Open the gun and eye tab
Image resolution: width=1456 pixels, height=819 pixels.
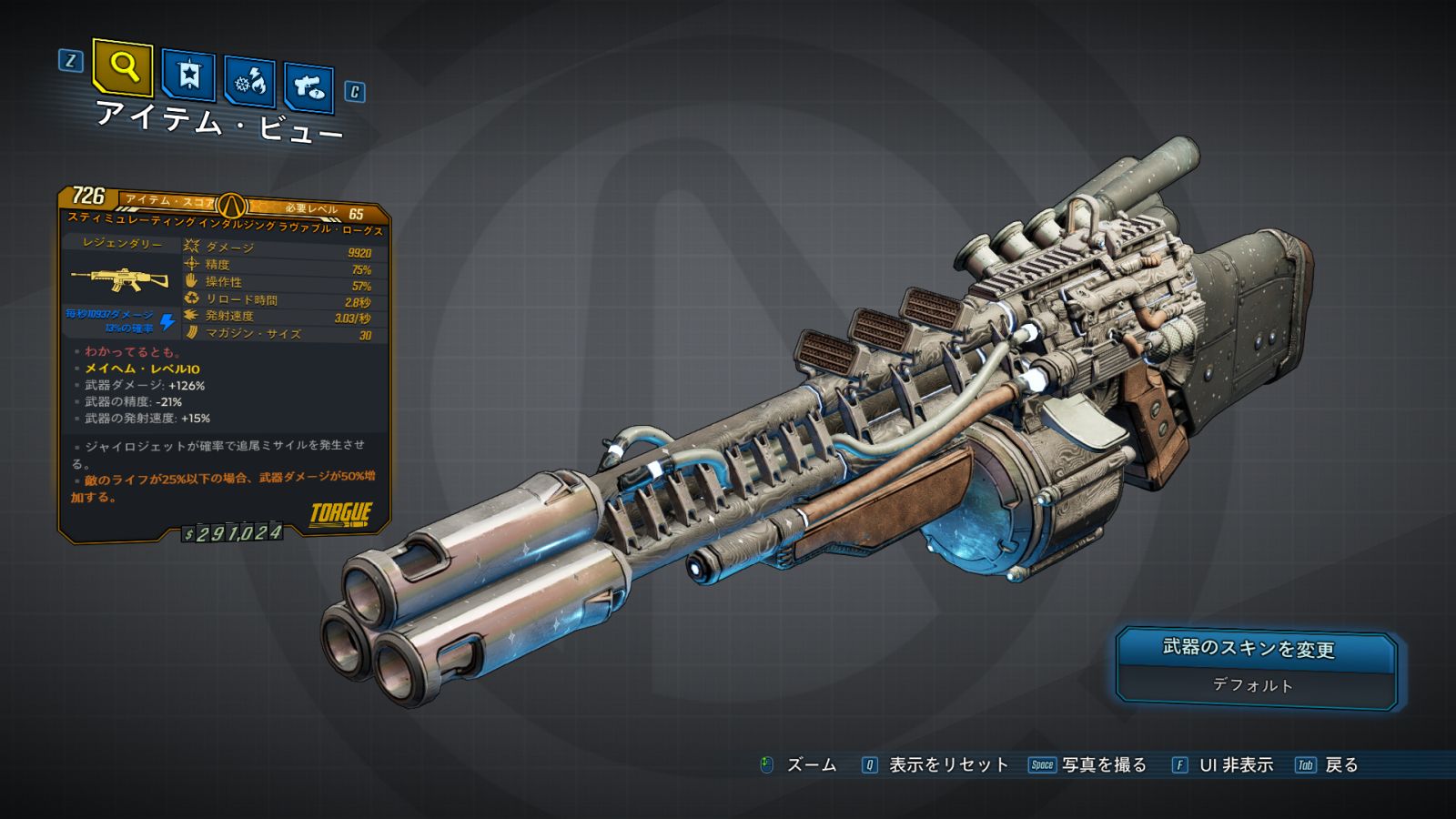coord(308,87)
